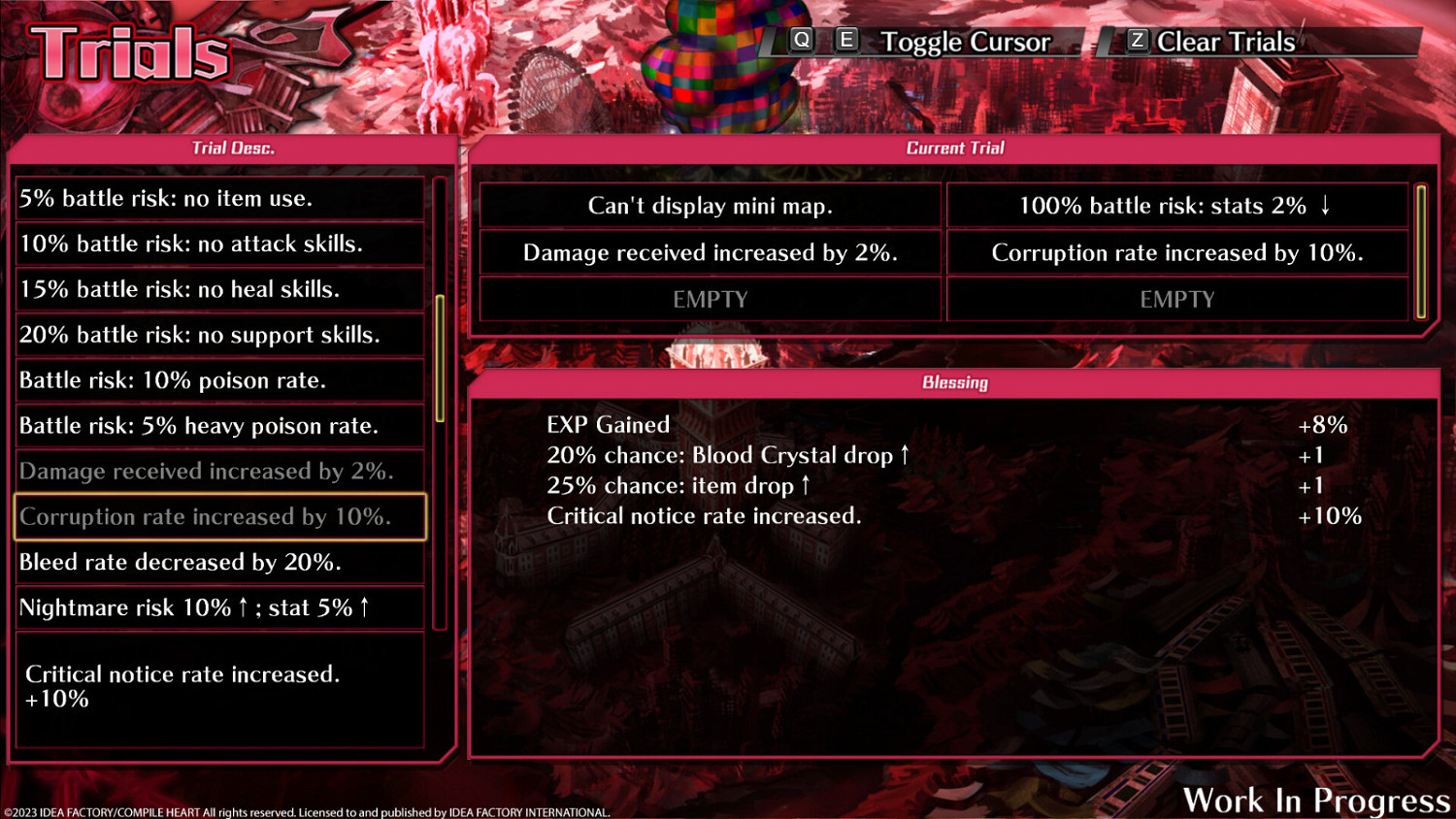Expand the second EMPTY trial slot
The height and width of the screenshot is (819, 1456).
click(1176, 299)
